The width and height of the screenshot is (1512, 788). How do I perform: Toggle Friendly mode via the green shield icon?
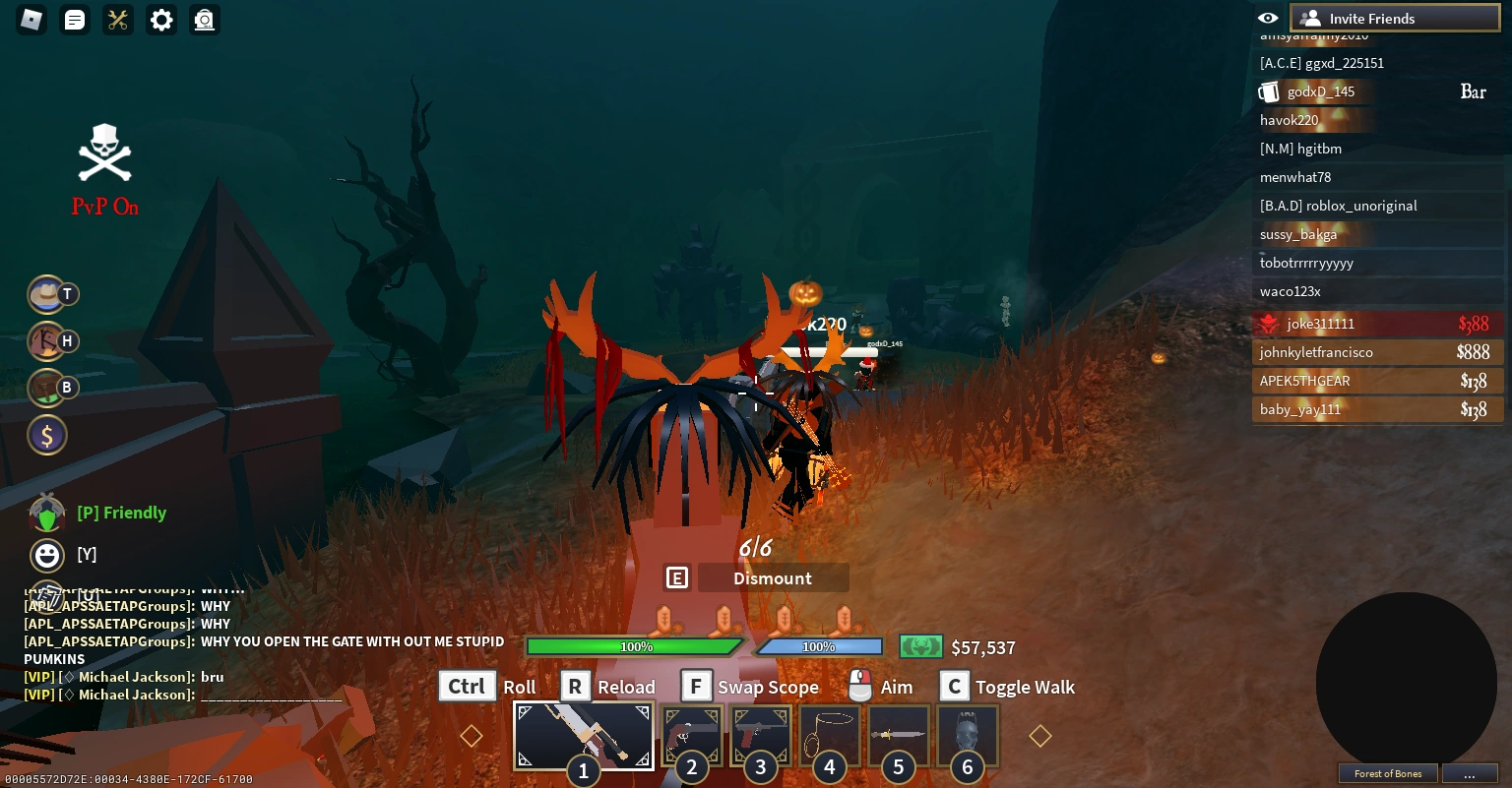[47, 512]
